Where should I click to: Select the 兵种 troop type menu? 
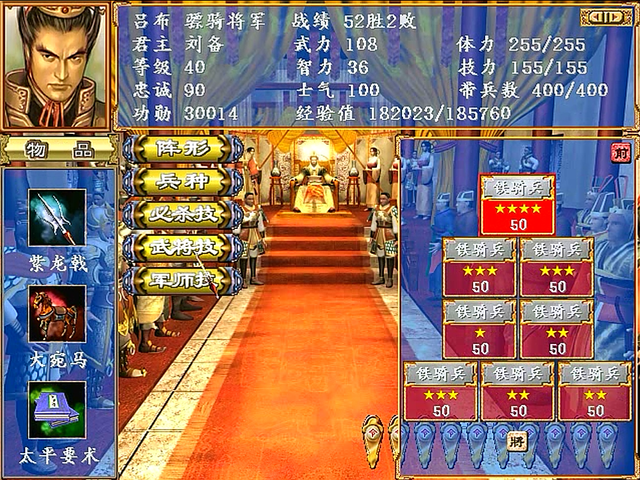[182, 181]
